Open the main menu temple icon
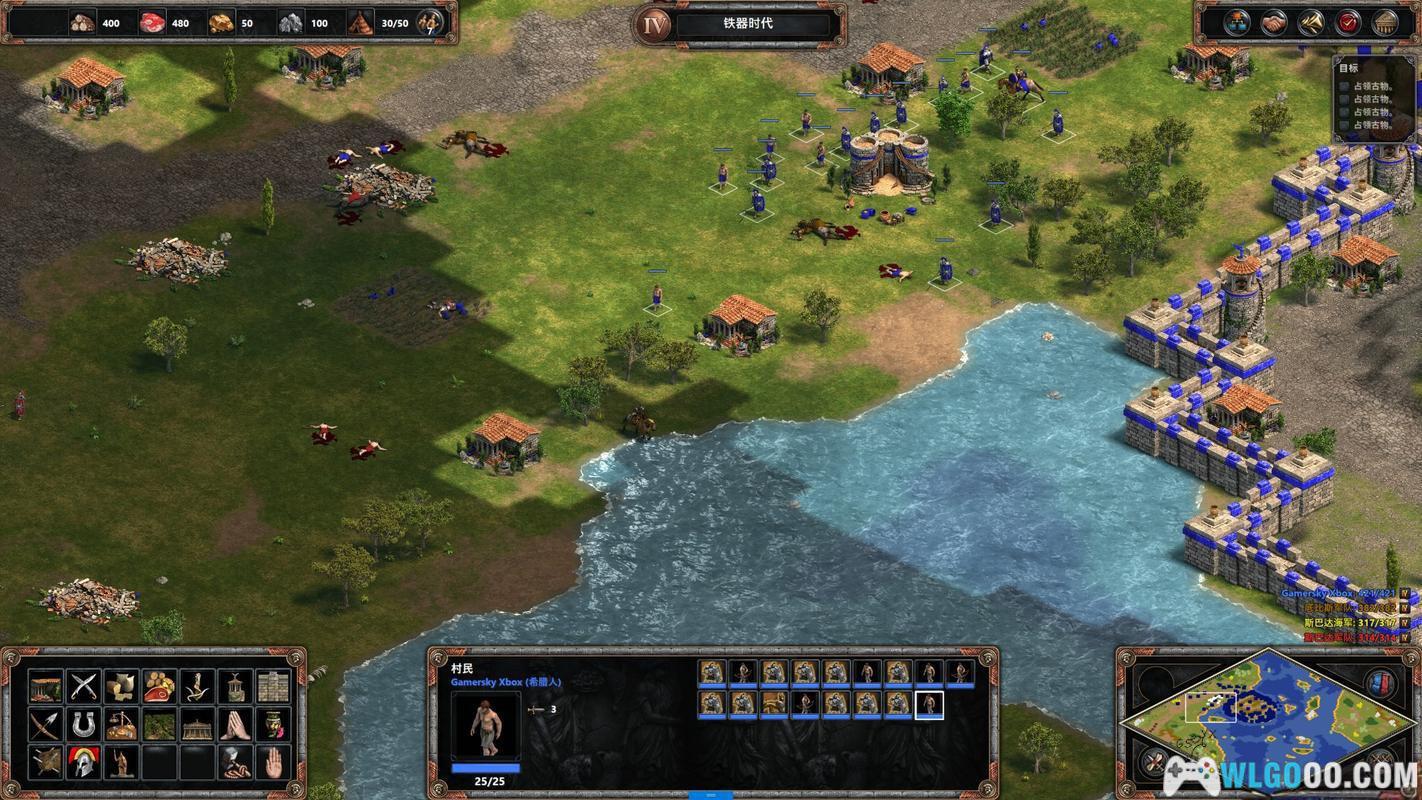This screenshot has width=1422, height=800. pos(1386,22)
